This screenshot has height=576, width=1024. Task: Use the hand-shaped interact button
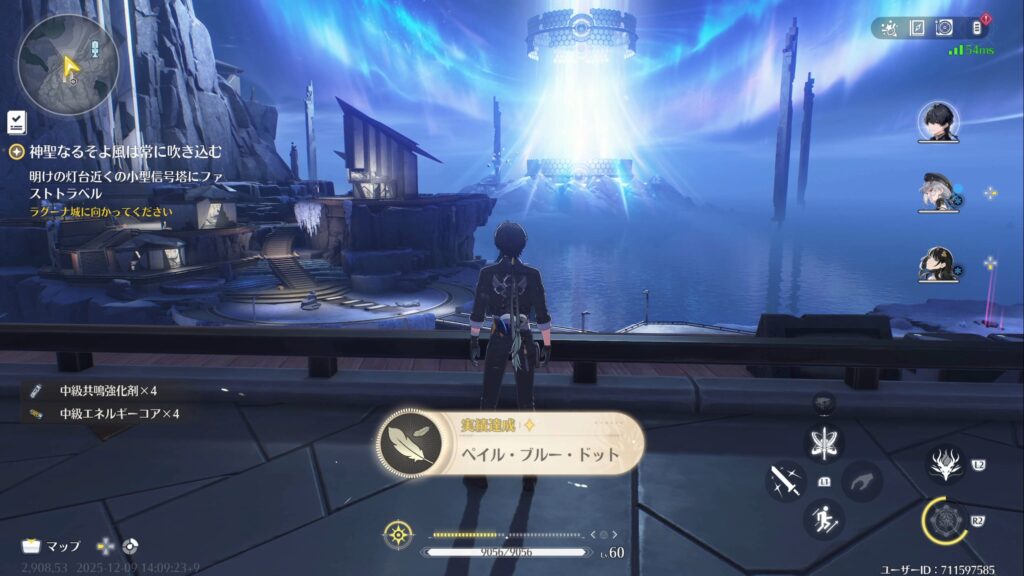862,481
